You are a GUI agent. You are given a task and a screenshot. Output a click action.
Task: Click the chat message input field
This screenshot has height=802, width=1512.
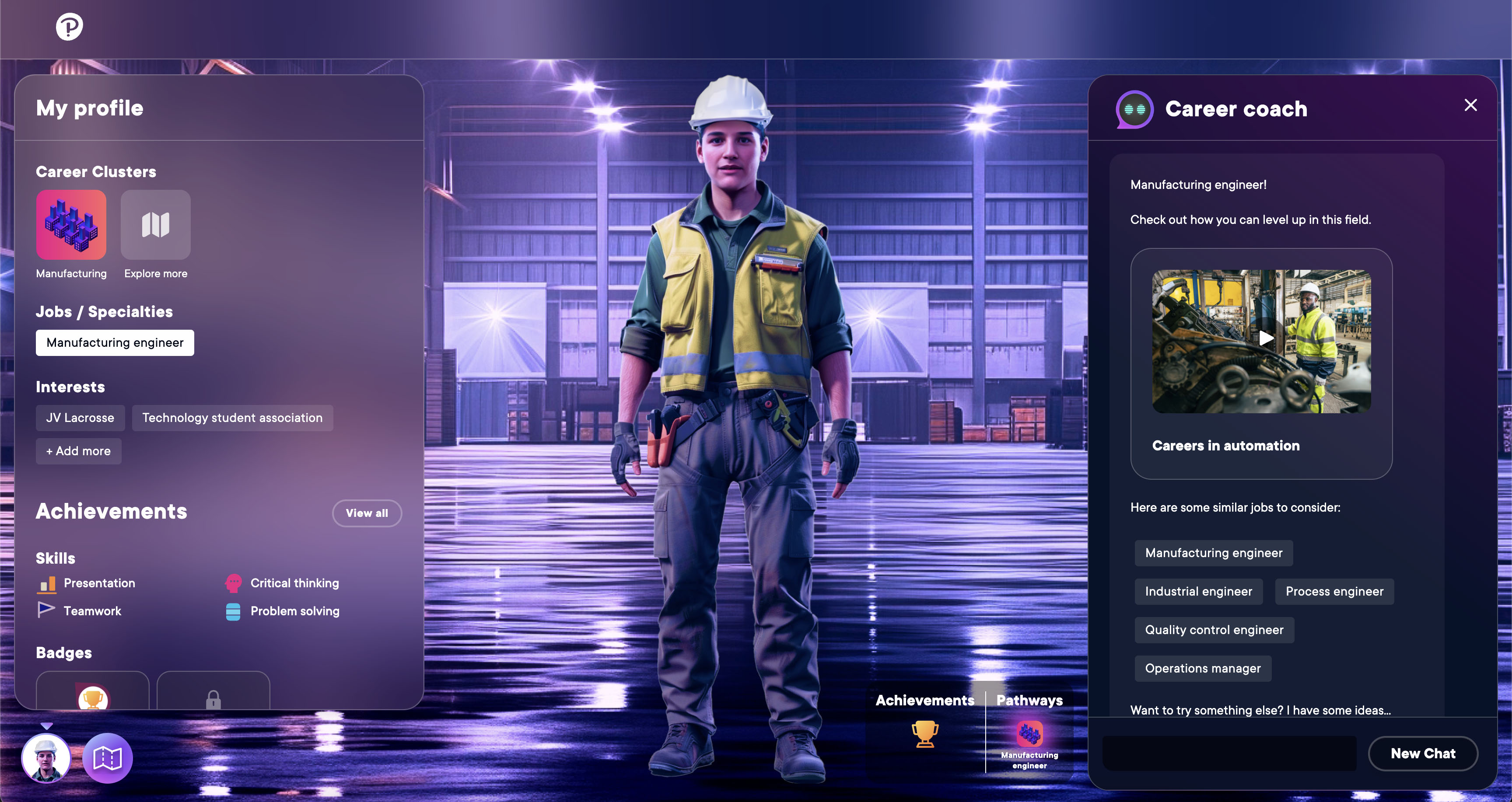(1229, 753)
